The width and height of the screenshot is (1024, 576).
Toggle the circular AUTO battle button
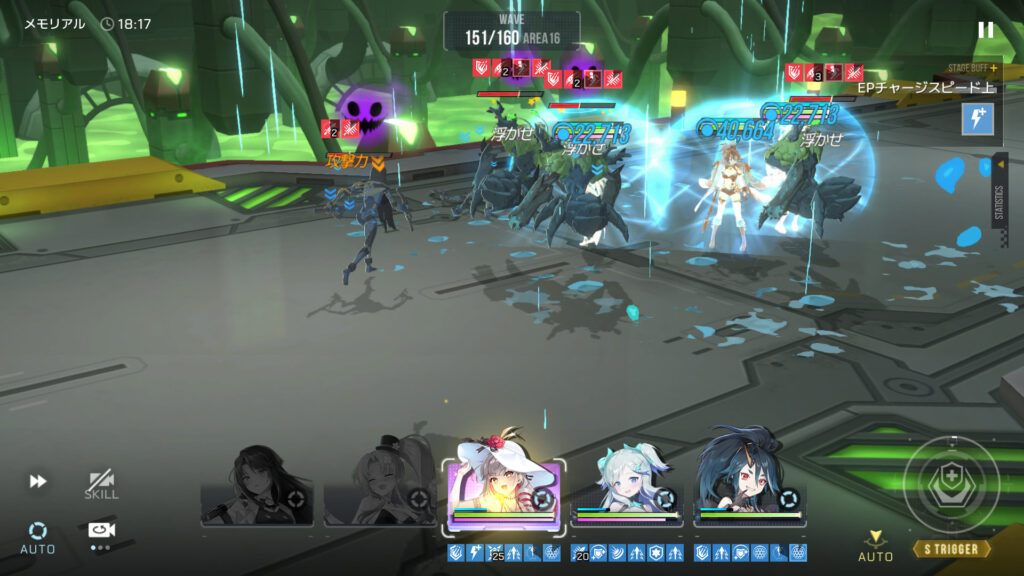(38, 534)
